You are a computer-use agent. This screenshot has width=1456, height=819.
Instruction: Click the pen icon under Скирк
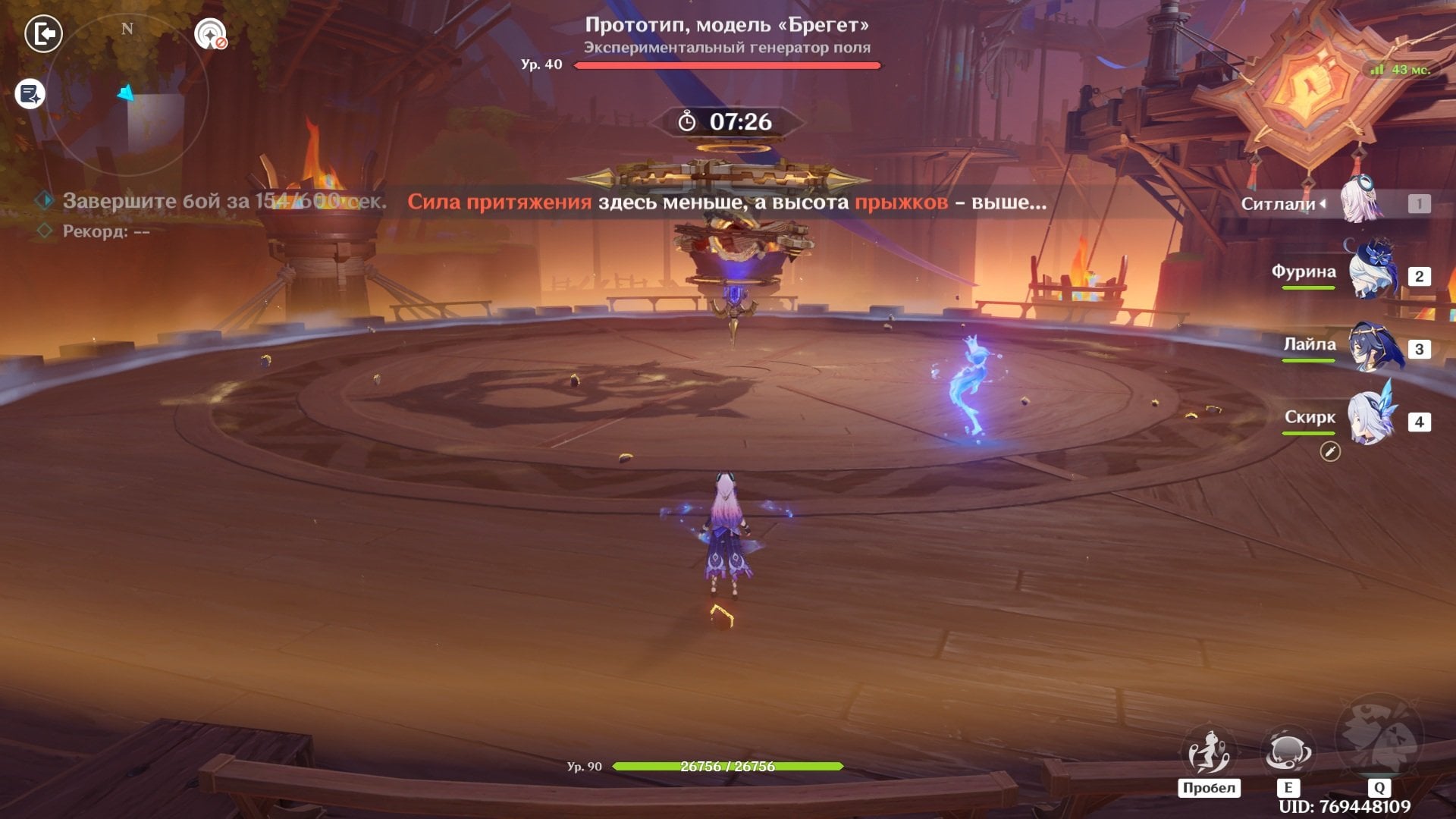tap(1330, 452)
